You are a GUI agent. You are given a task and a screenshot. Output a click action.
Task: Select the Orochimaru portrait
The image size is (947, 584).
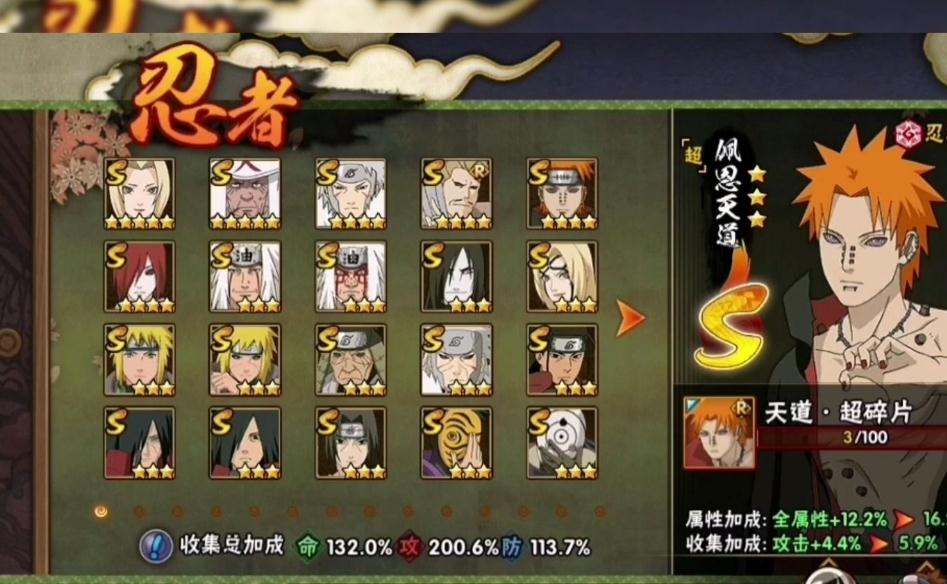pos(456,276)
